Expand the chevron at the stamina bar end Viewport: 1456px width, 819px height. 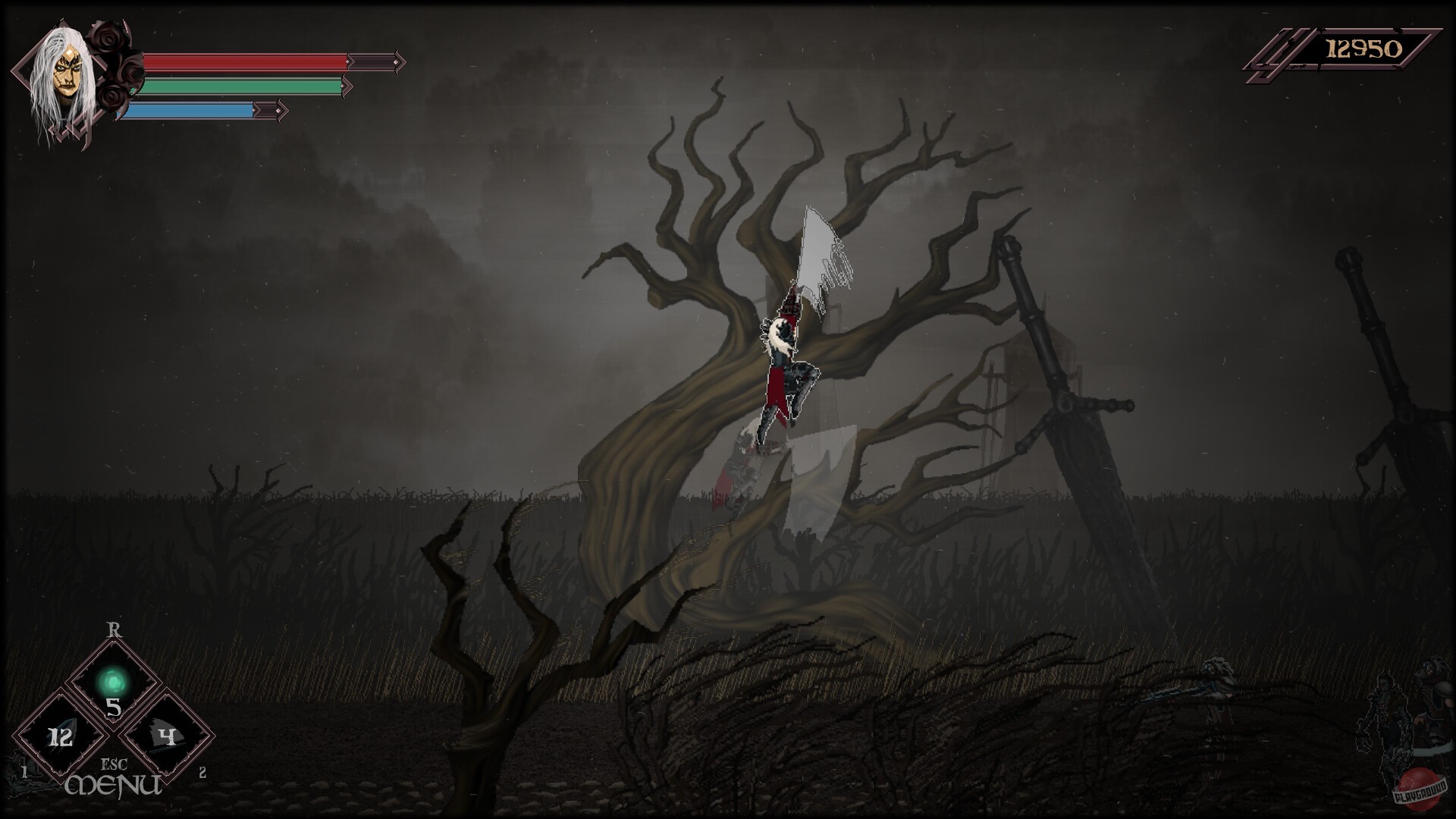349,87
